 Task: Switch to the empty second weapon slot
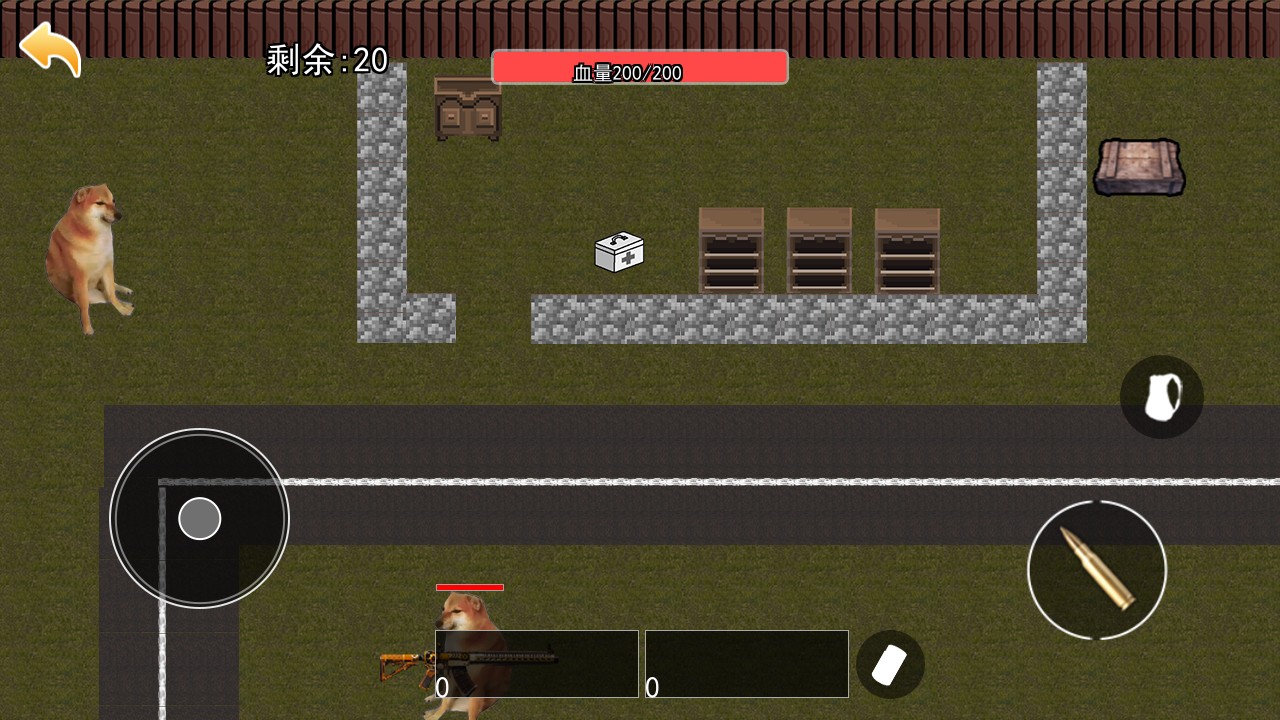[x=747, y=663]
